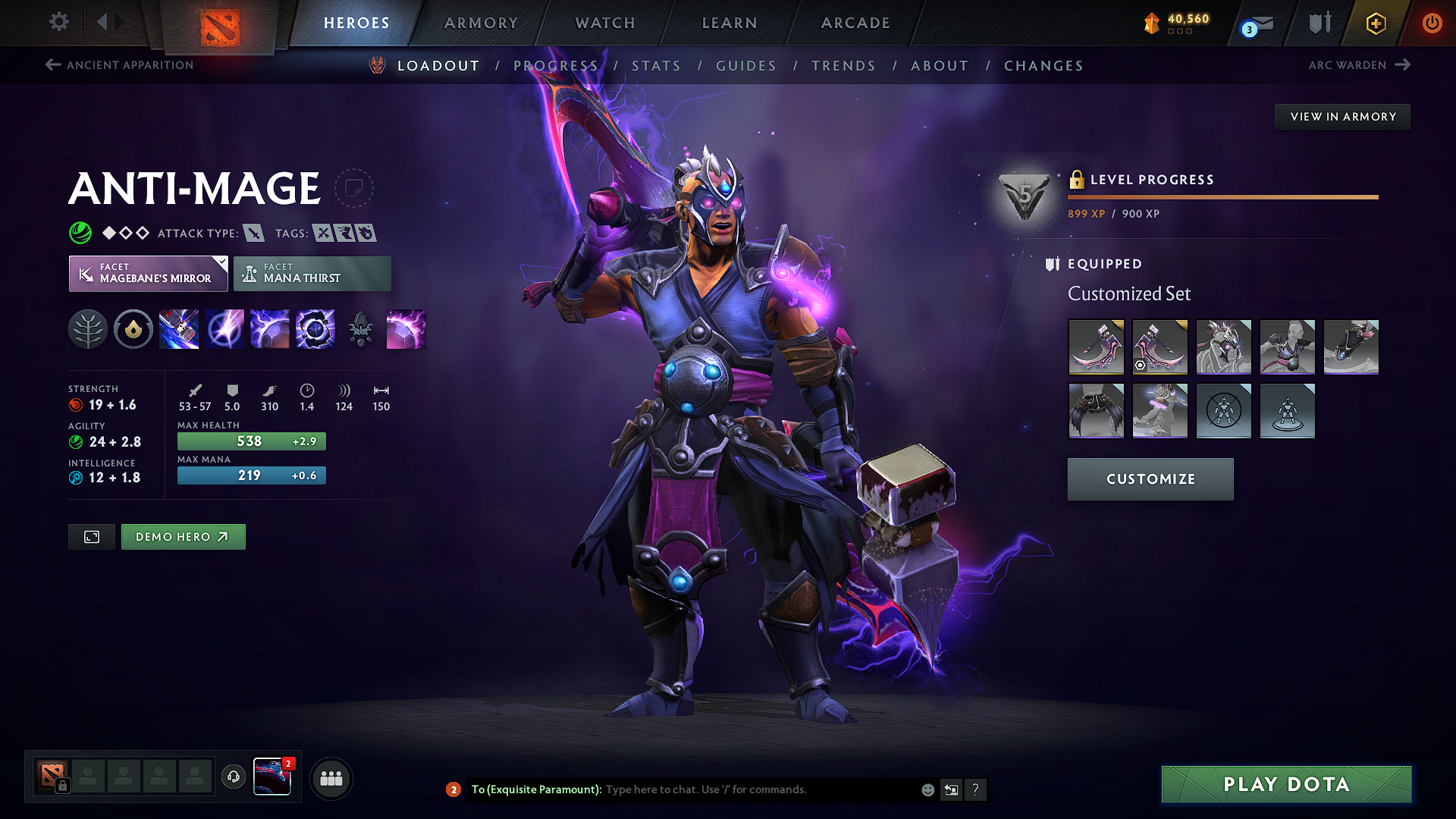
Task: View the Blink ability icon
Action: [224, 328]
